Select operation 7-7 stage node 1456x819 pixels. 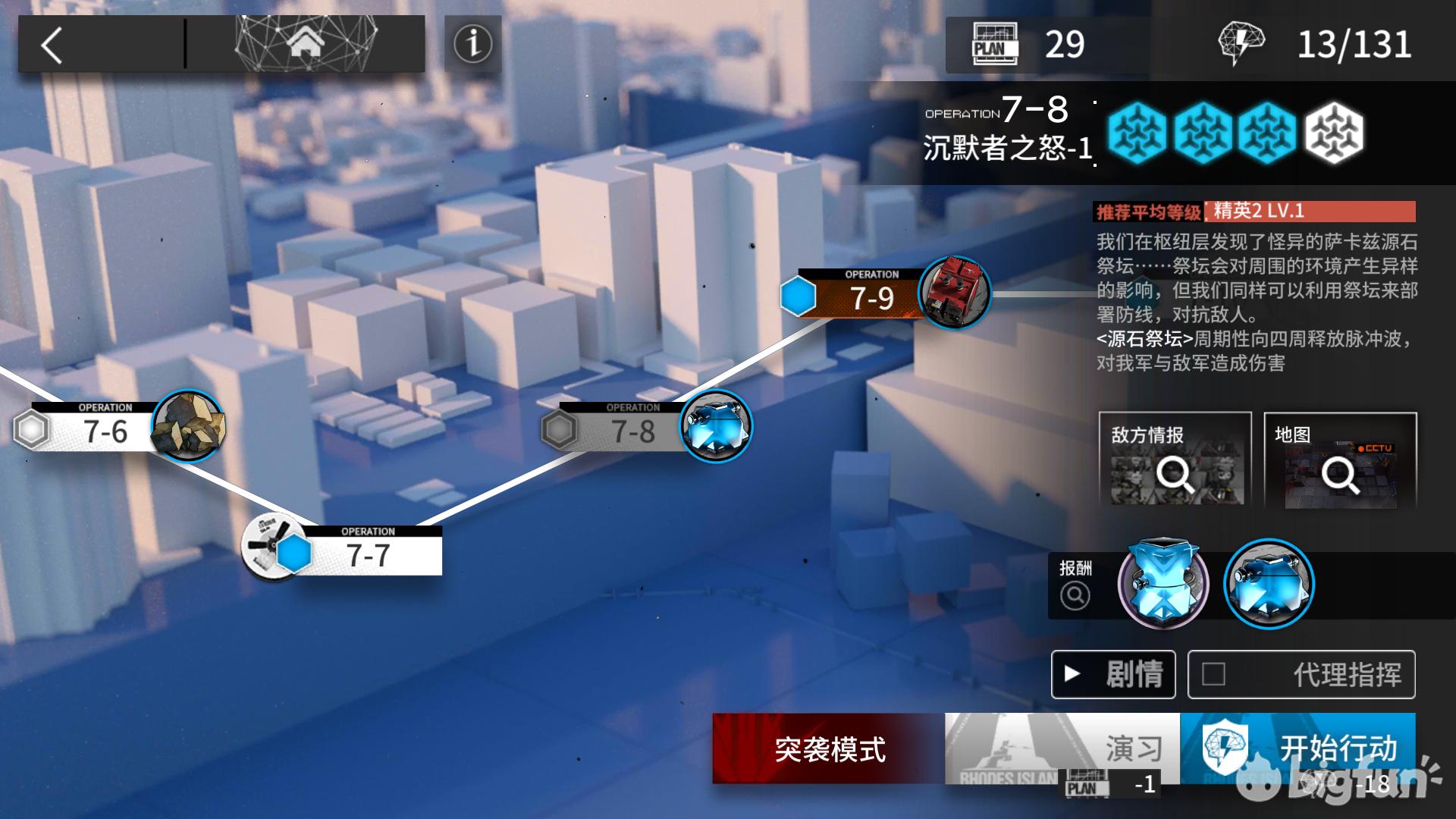pos(368,554)
